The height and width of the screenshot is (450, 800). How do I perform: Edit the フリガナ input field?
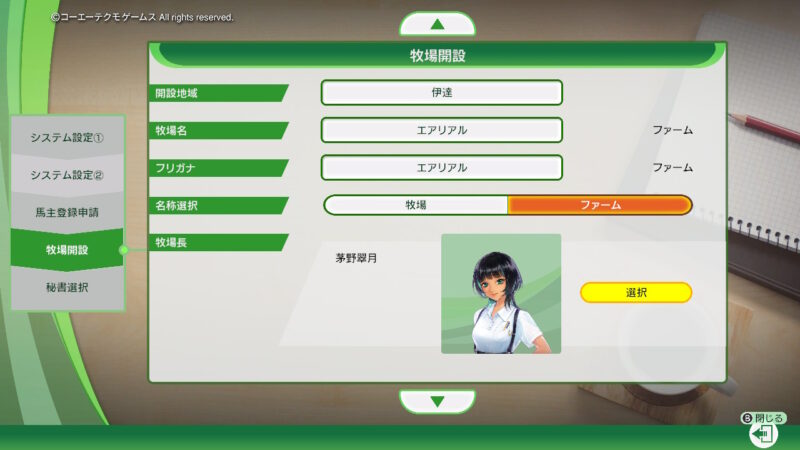[441, 167]
